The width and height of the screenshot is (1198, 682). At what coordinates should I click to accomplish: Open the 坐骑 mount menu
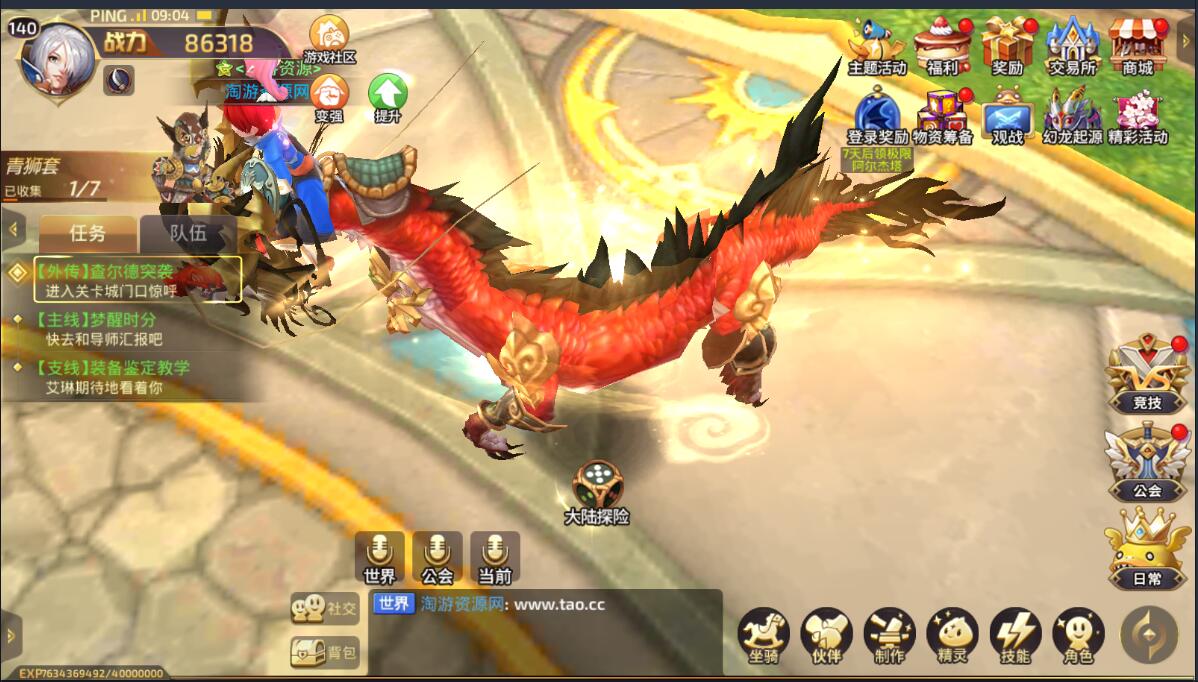point(763,636)
